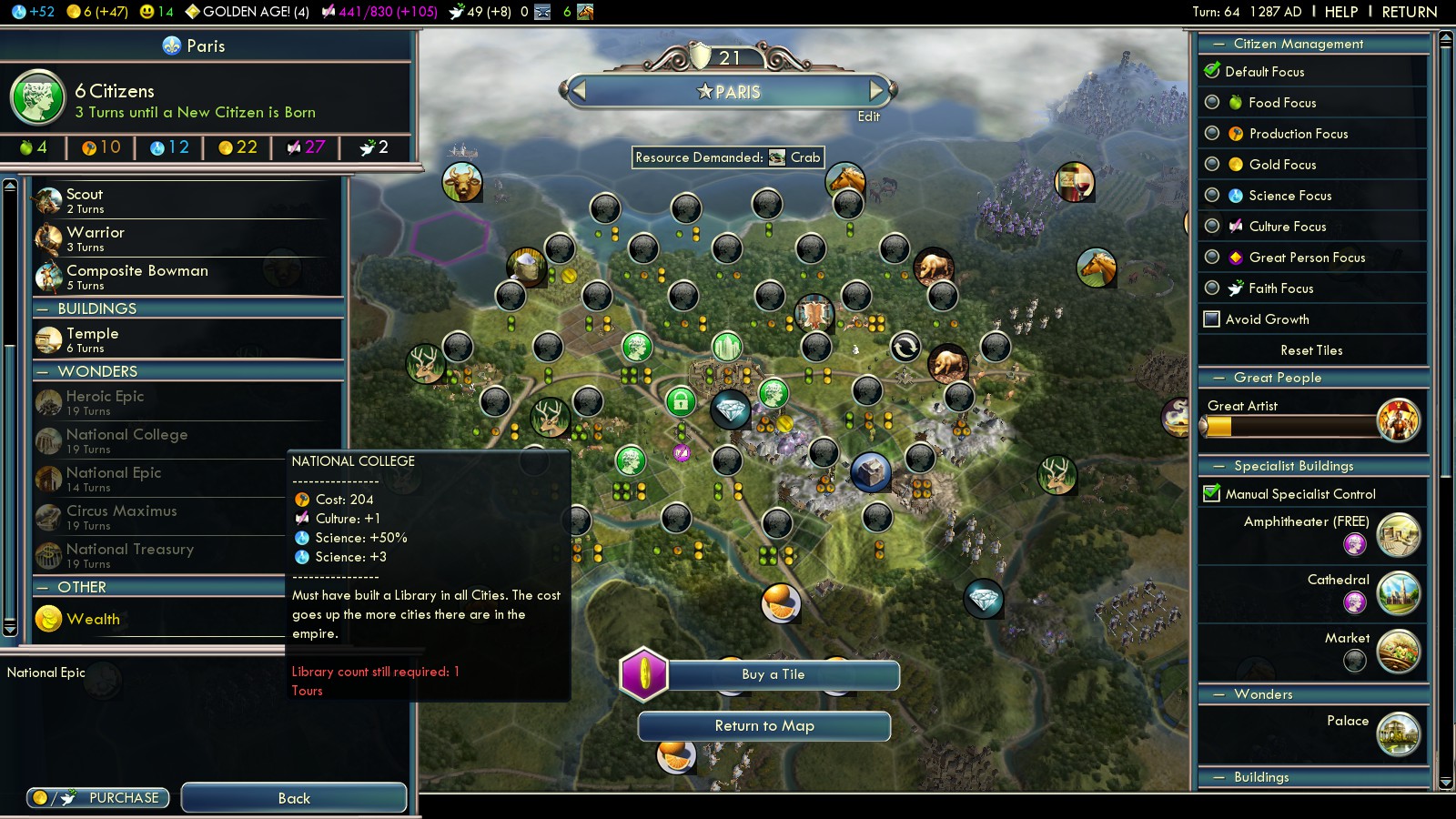The image size is (1456, 819).
Task: Edit the city name of Paris
Action: coord(868,116)
